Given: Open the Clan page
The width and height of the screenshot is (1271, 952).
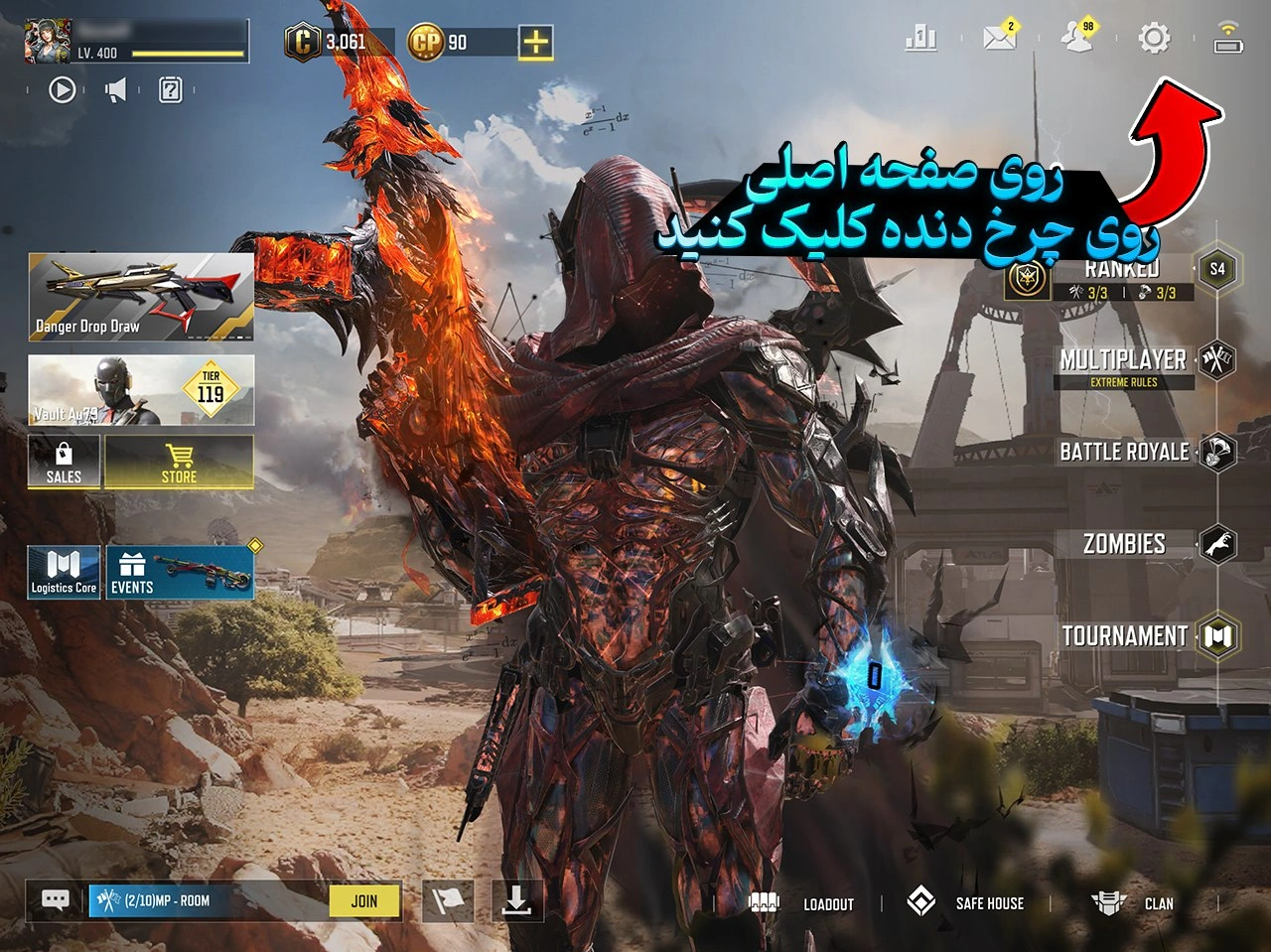Looking at the screenshot, I should [1159, 902].
